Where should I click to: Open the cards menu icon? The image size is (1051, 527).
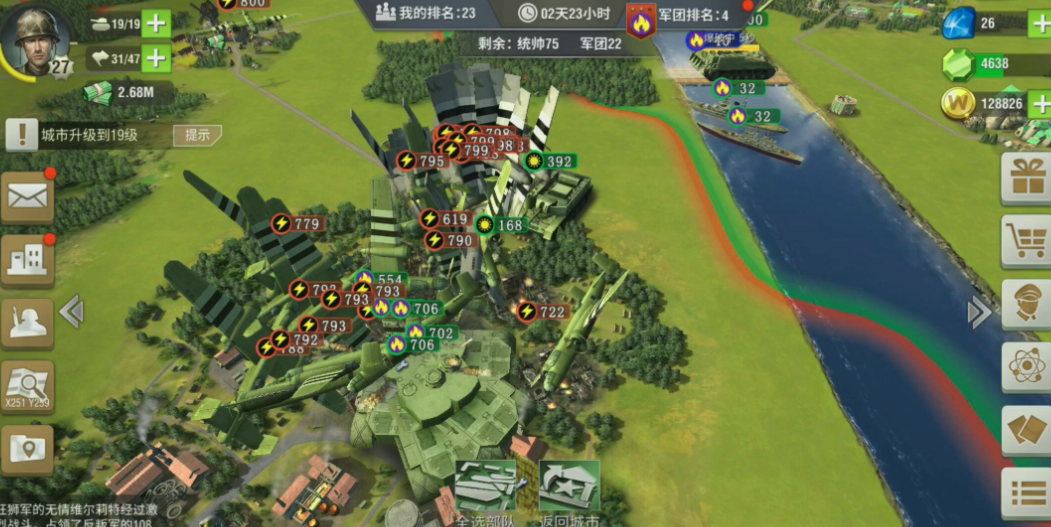[1027, 430]
